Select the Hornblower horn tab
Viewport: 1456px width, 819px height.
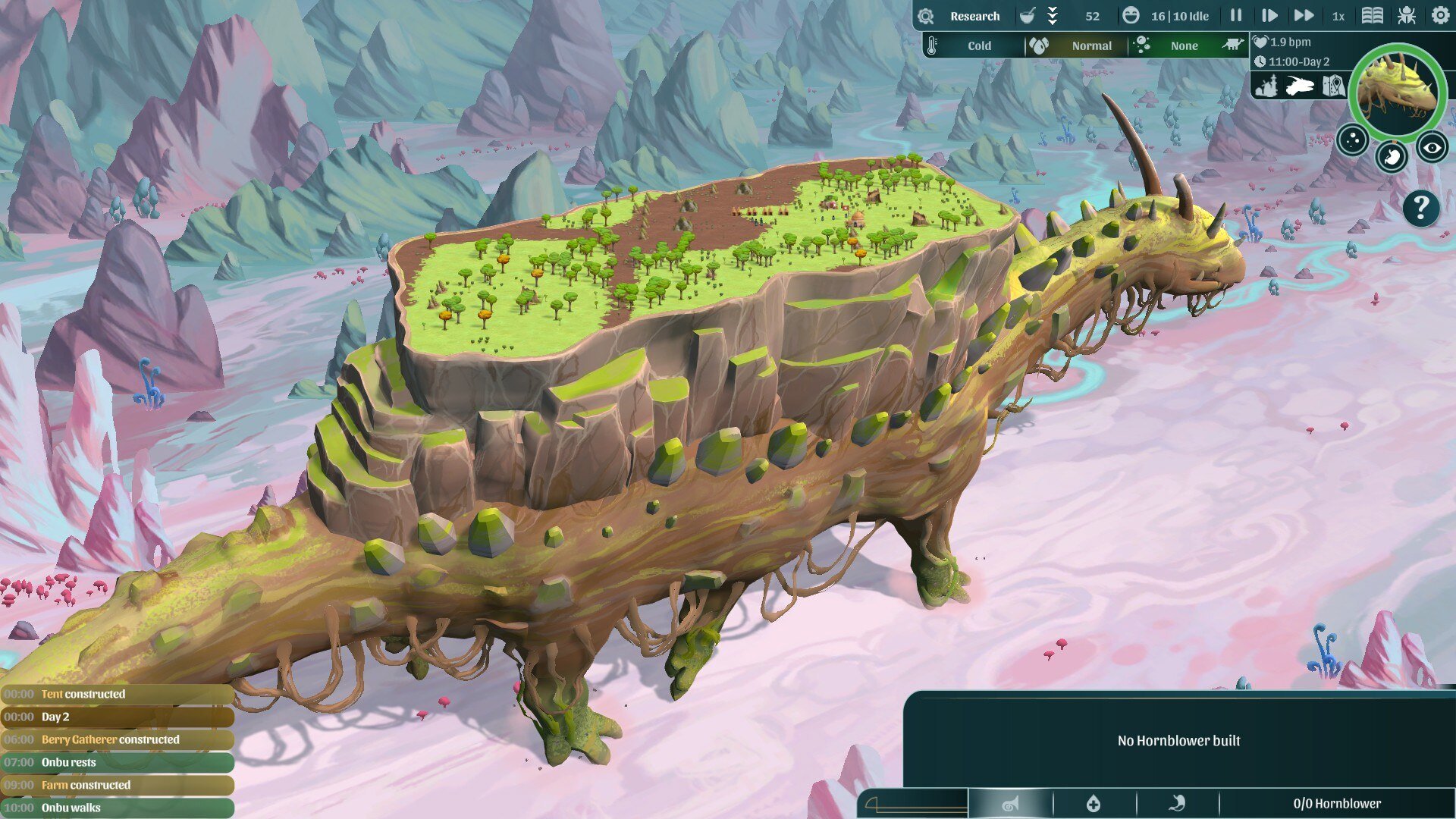(x=1010, y=804)
